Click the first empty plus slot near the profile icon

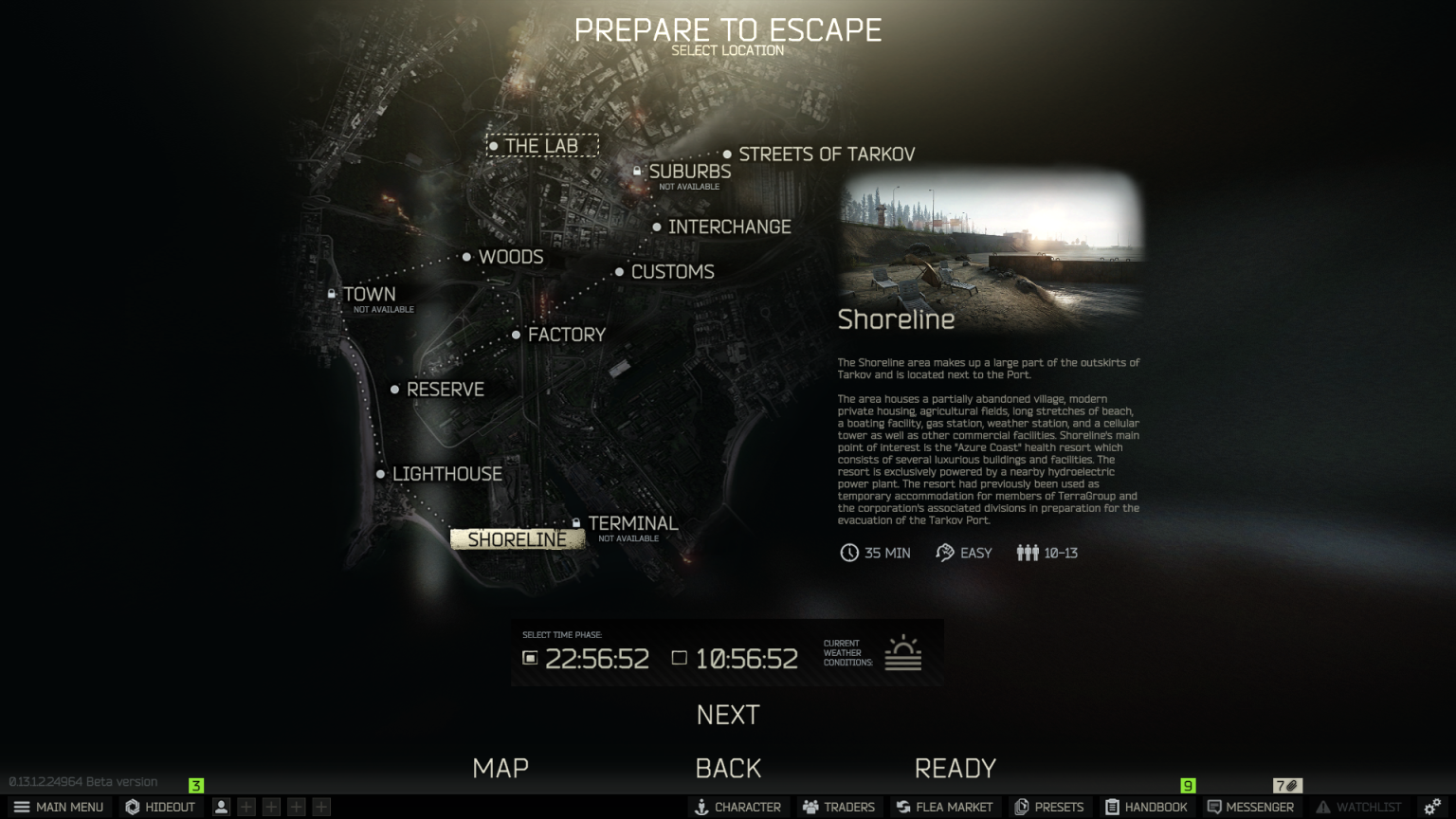pyautogui.click(x=245, y=807)
